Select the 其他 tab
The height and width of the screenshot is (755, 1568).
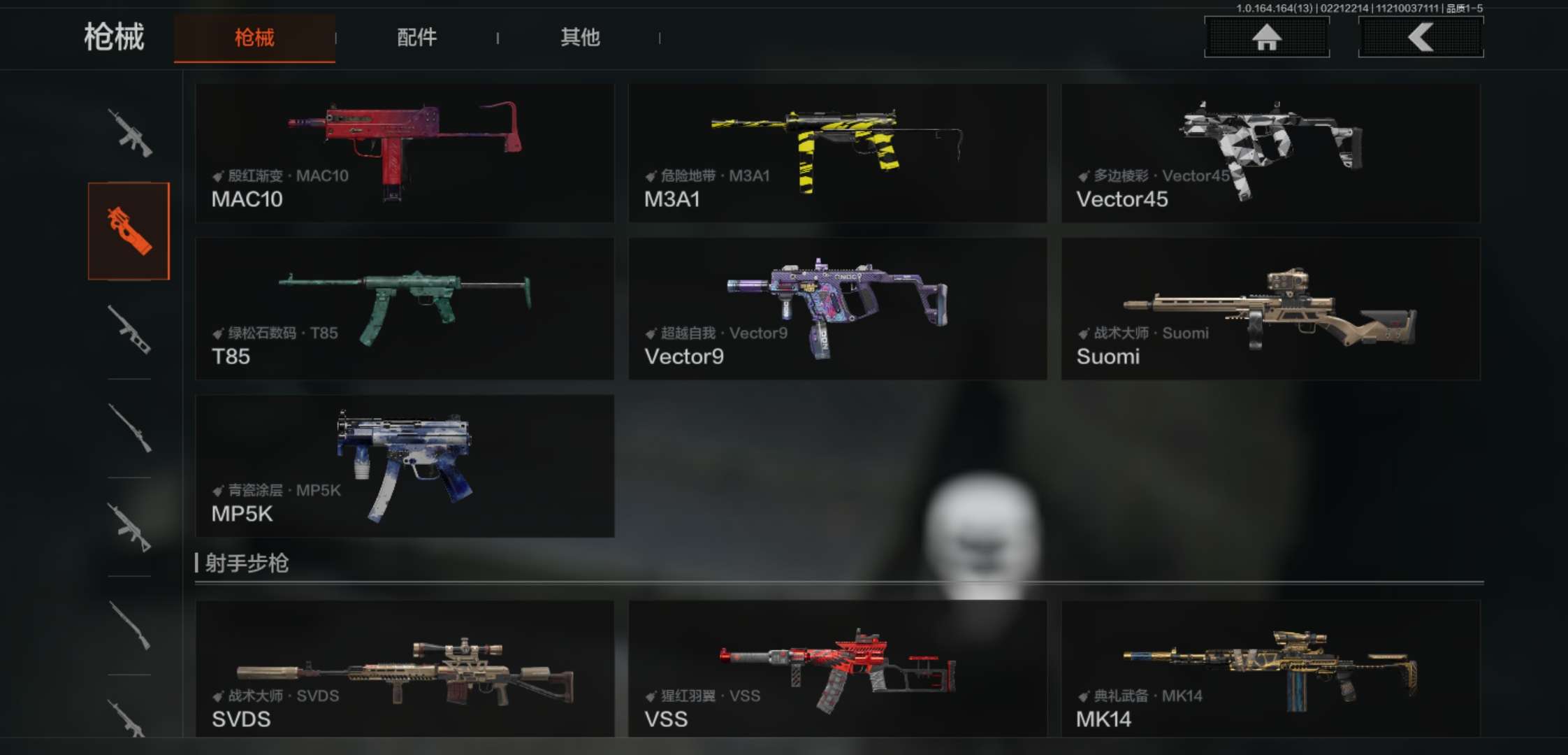580,38
